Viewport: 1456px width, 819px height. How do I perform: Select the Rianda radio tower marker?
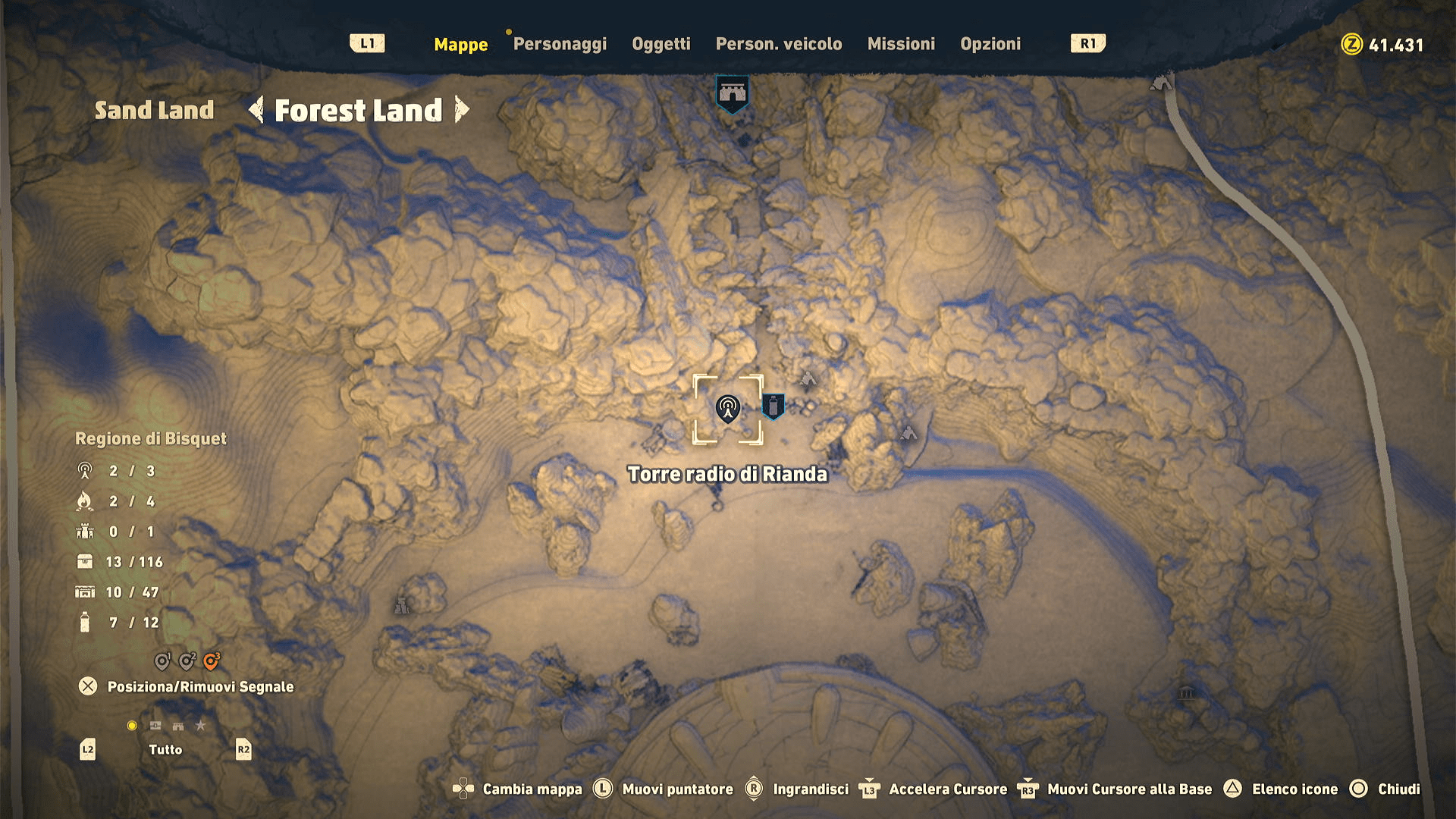pyautogui.click(x=727, y=409)
